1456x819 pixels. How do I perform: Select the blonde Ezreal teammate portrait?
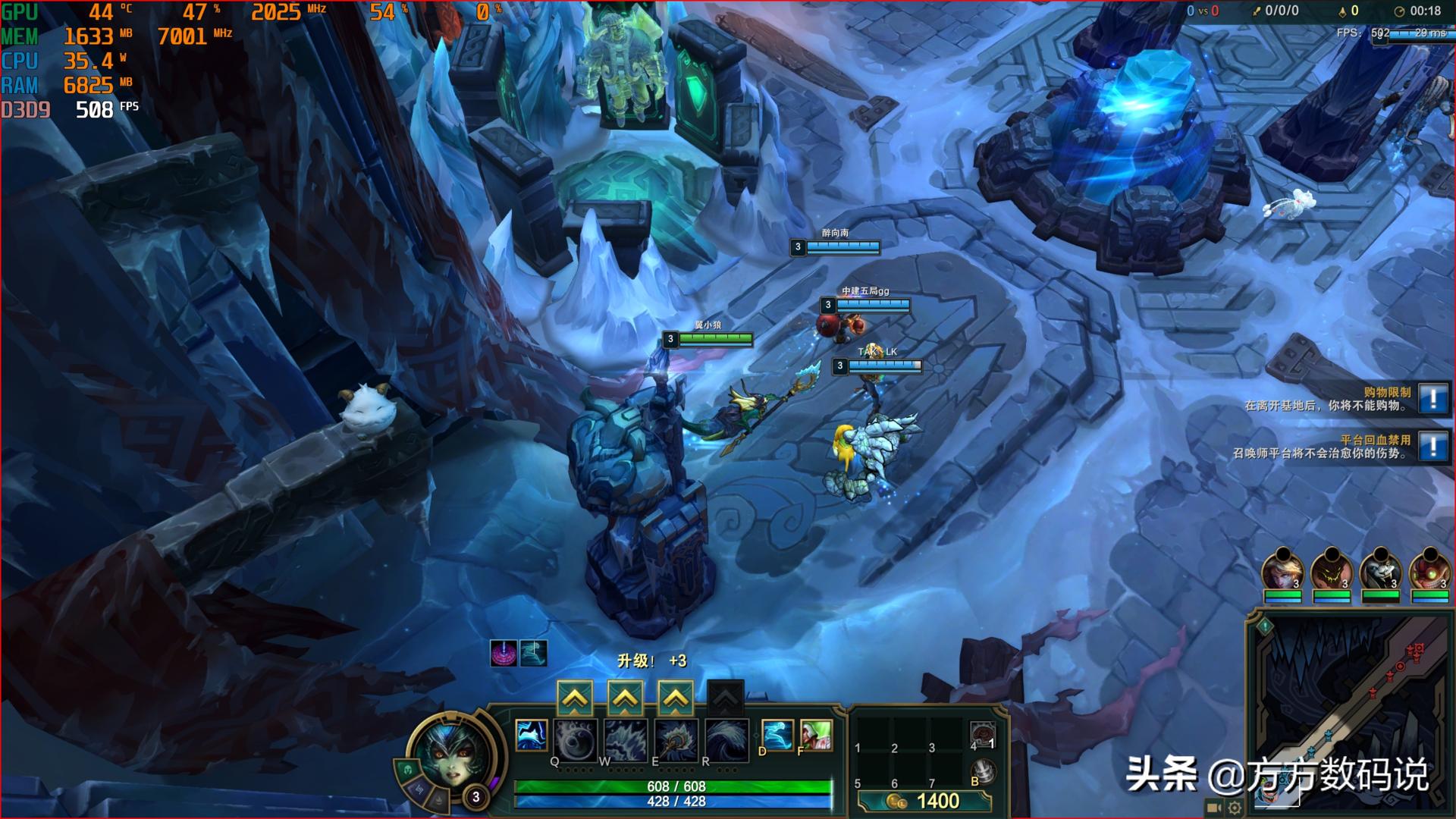point(1282,571)
